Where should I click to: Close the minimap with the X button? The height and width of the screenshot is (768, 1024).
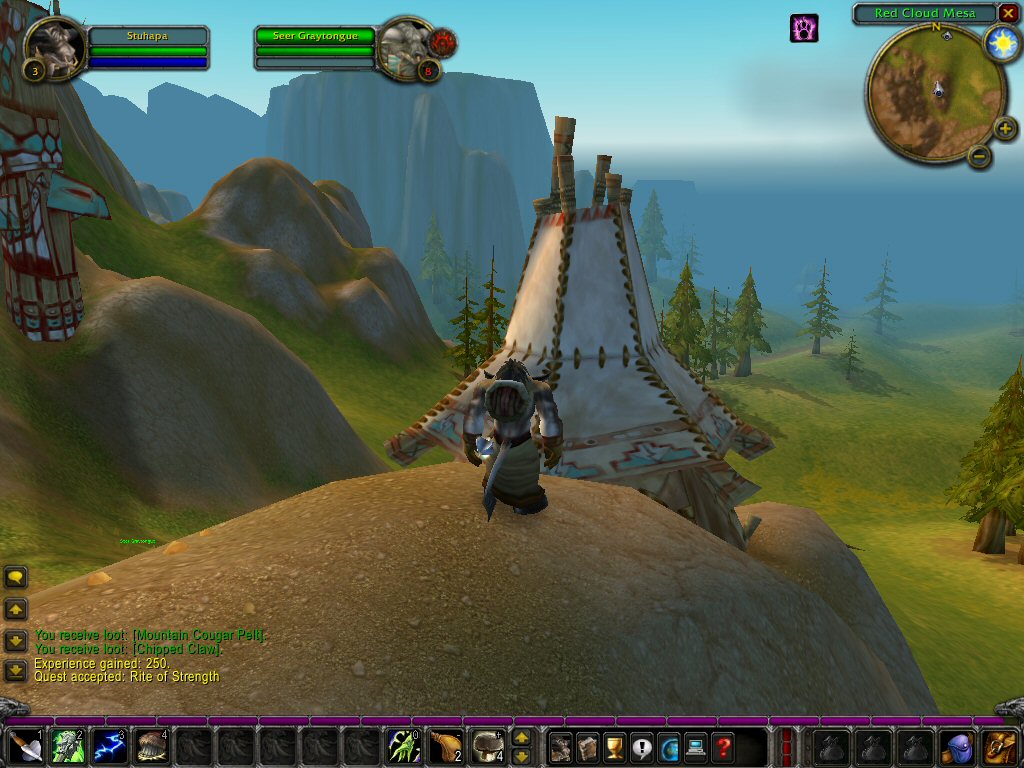pos(1008,13)
